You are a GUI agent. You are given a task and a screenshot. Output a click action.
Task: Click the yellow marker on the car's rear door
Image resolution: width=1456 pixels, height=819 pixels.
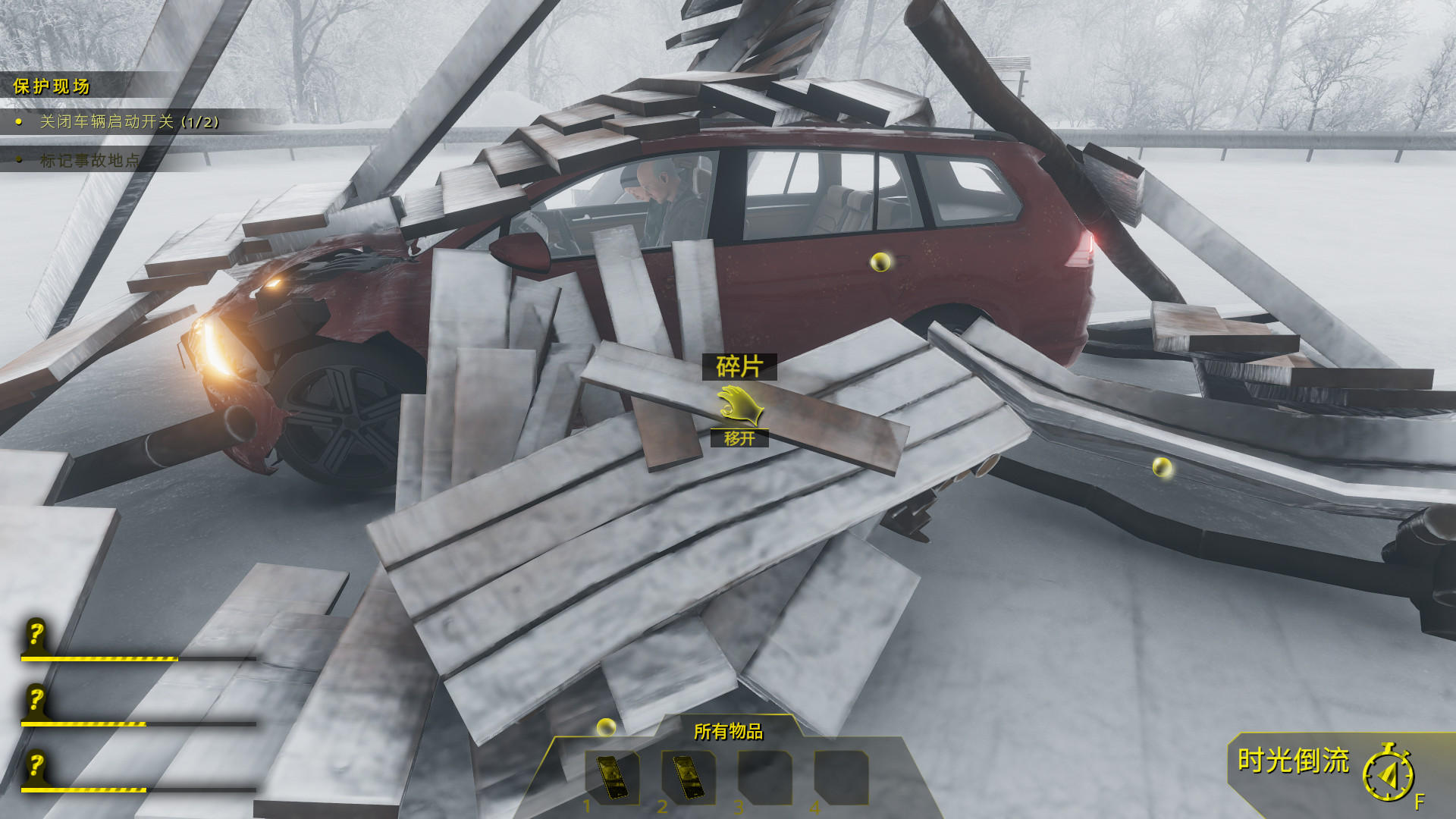point(880,261)
